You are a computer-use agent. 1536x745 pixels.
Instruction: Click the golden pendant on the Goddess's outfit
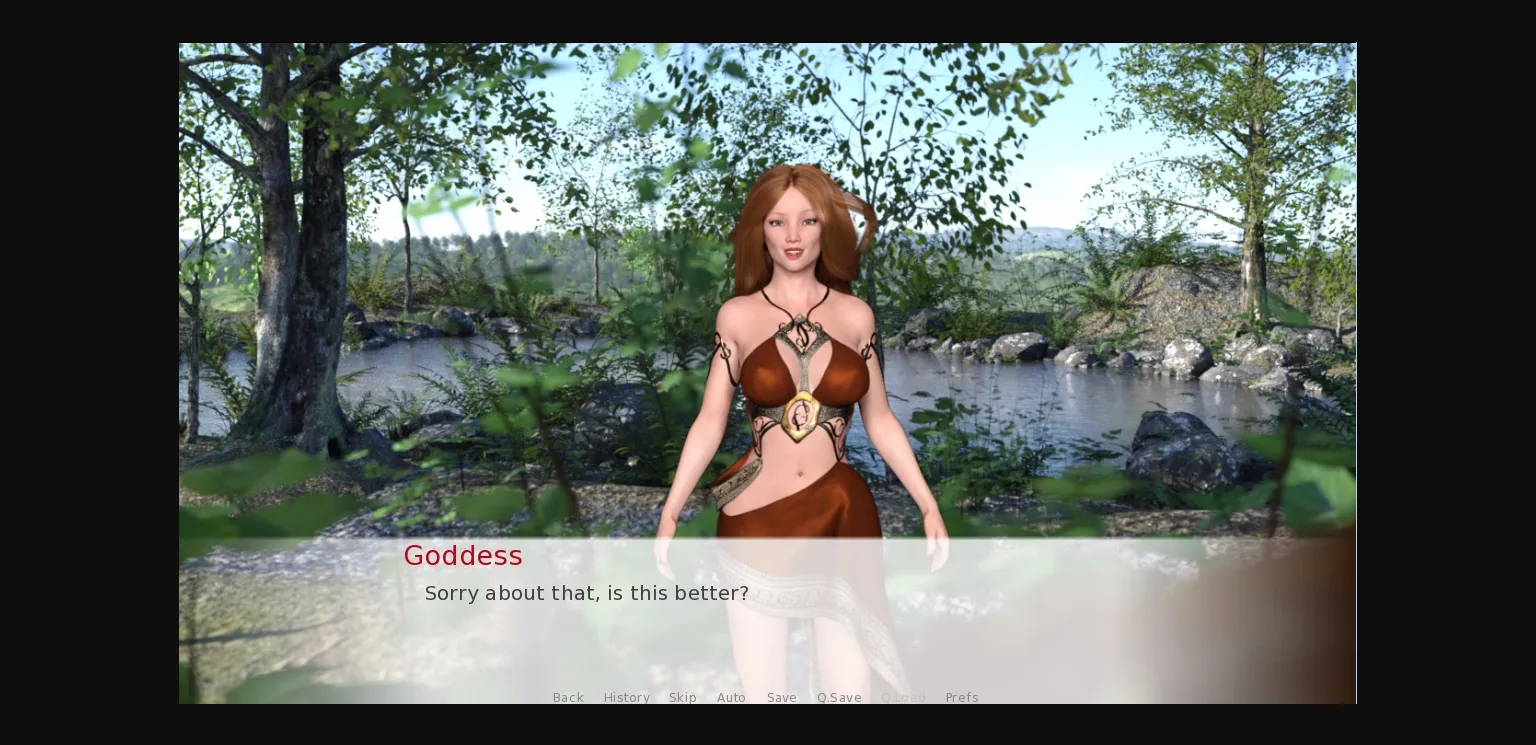coord(801,413)
